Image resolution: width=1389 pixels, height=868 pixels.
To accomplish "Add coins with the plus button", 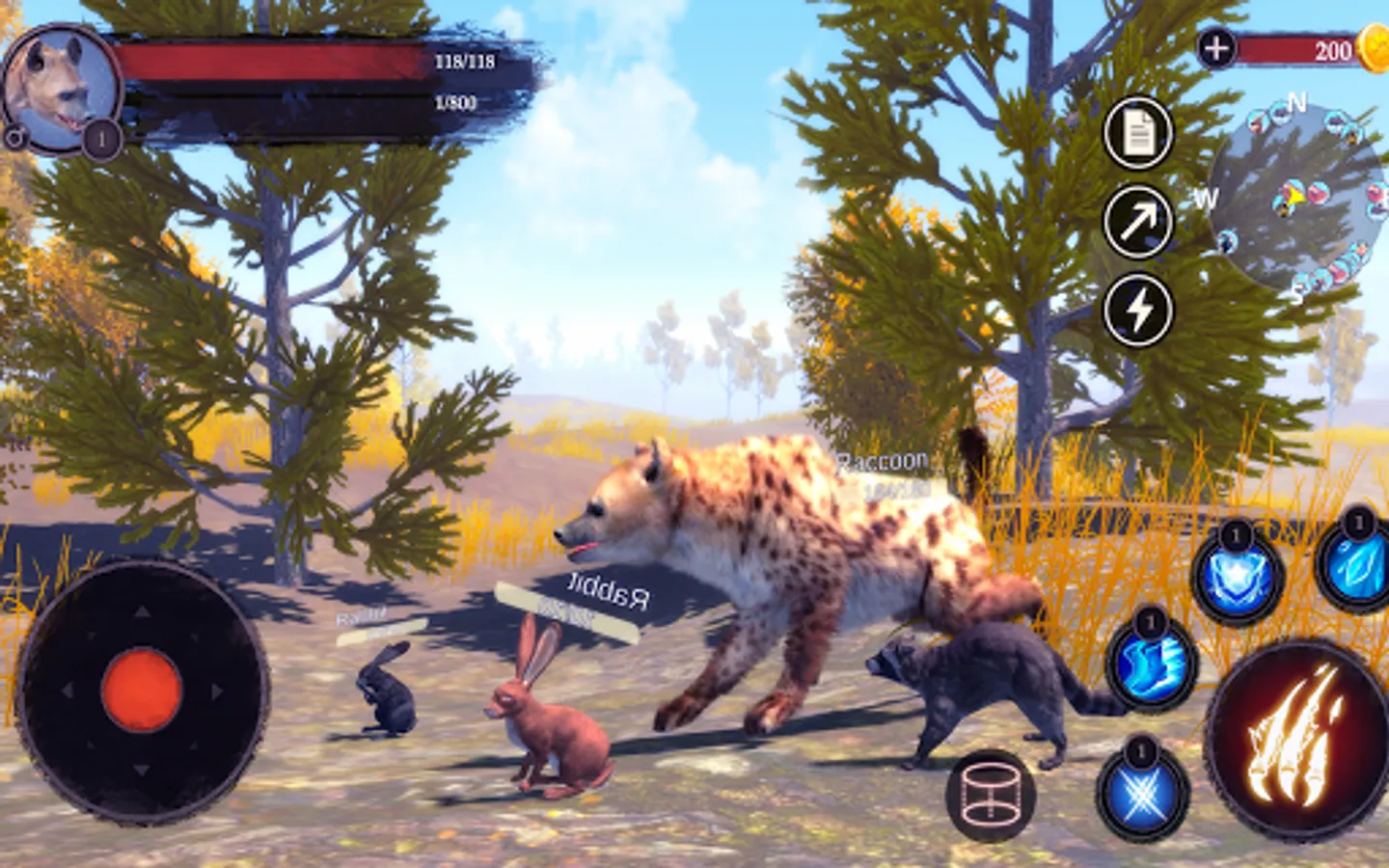I will 1216,48.
